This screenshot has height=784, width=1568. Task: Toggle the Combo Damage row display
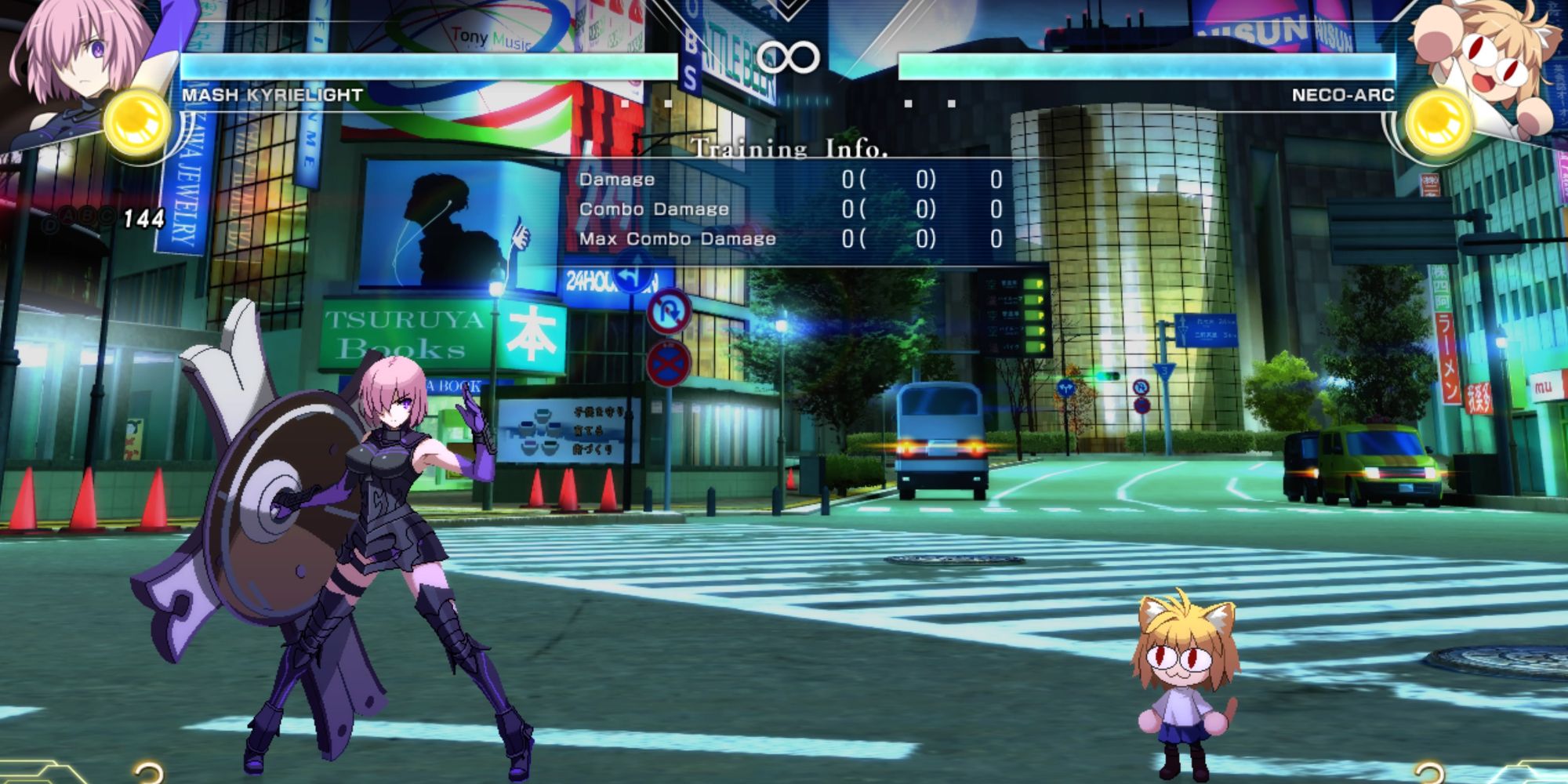(x=655, y=209)
